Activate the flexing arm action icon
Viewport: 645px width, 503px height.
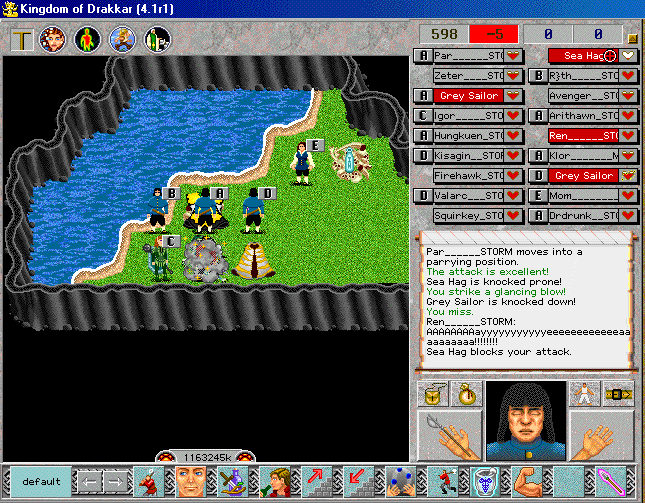(x=529, y=482)
